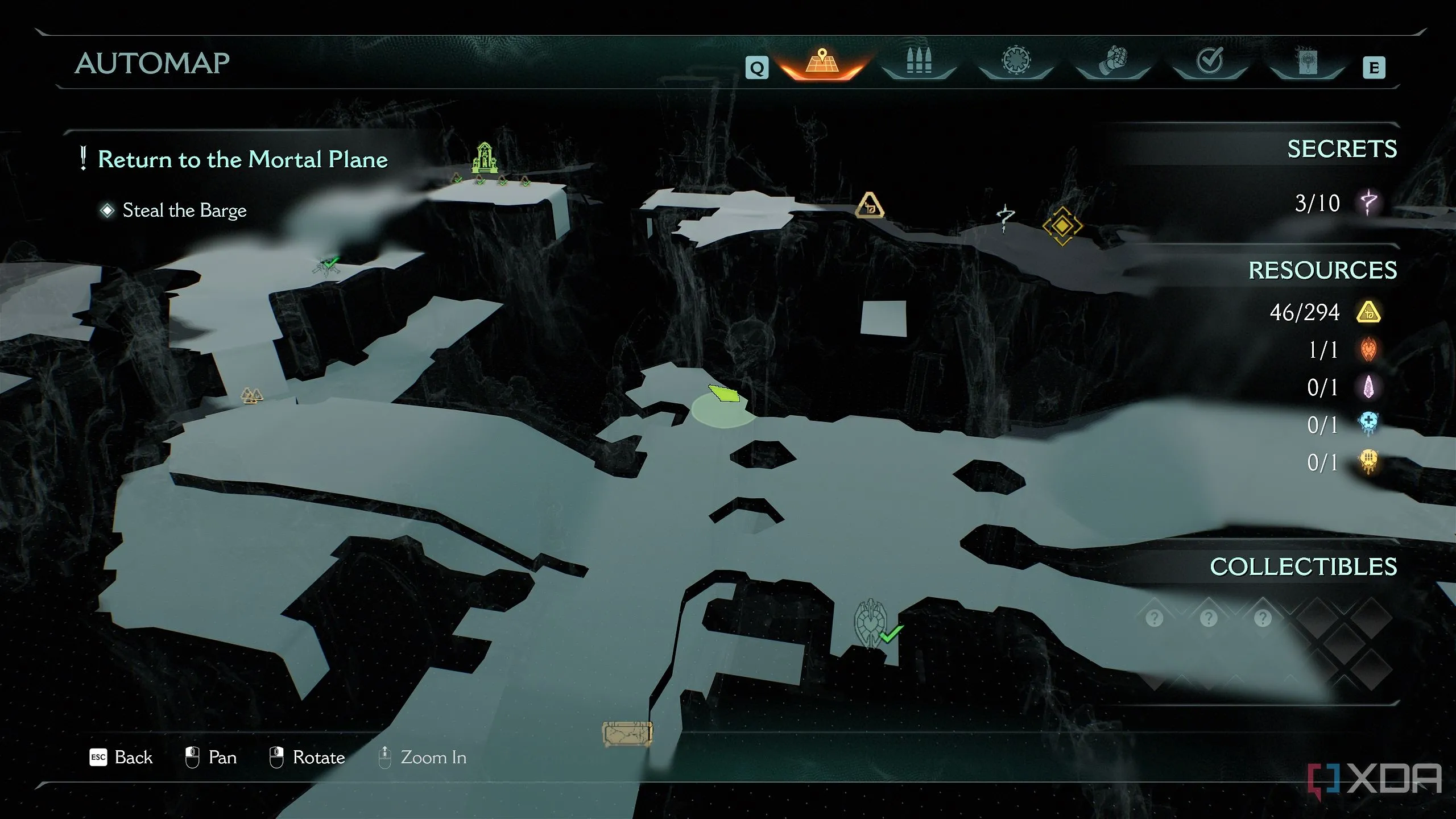Select the gold pile marker on the map

[x=251, y=395]
